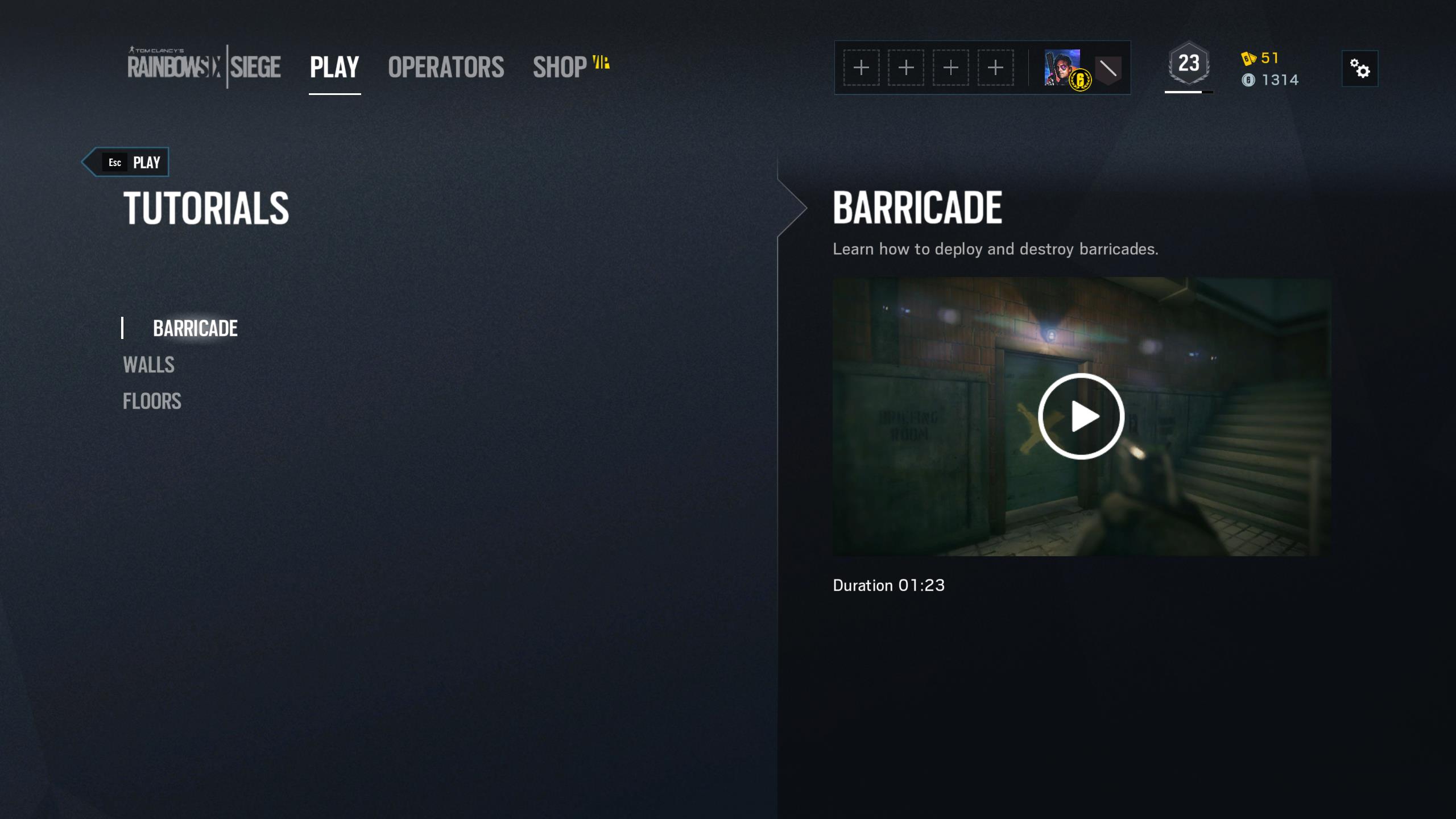Image resolution: width=1456 pixels, height=819 pixels.
Task: Expand the first empty squad slot
Action: [x=860, y=67]
